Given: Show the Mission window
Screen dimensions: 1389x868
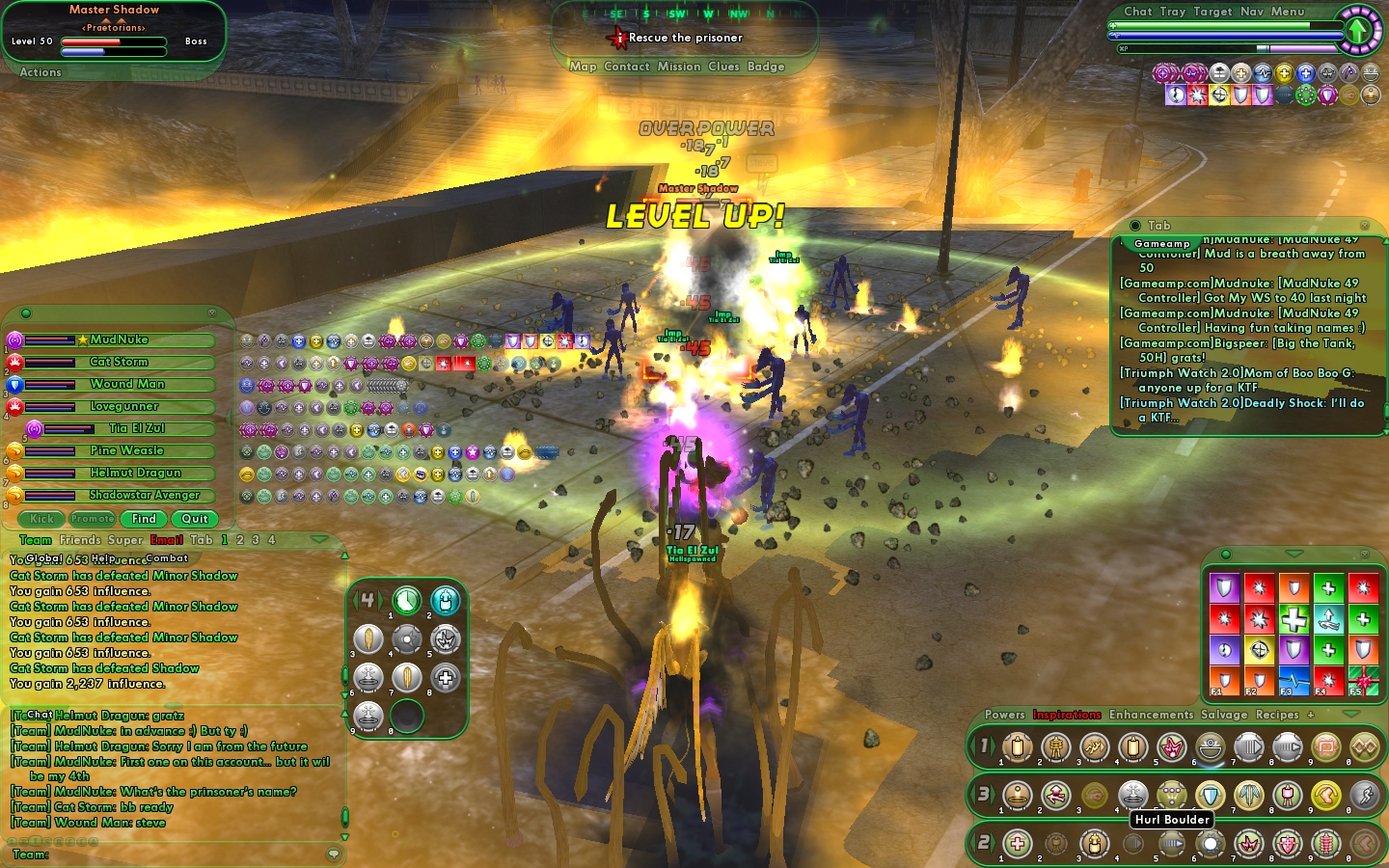Looking at the screenshot, I should pos(679,67).
